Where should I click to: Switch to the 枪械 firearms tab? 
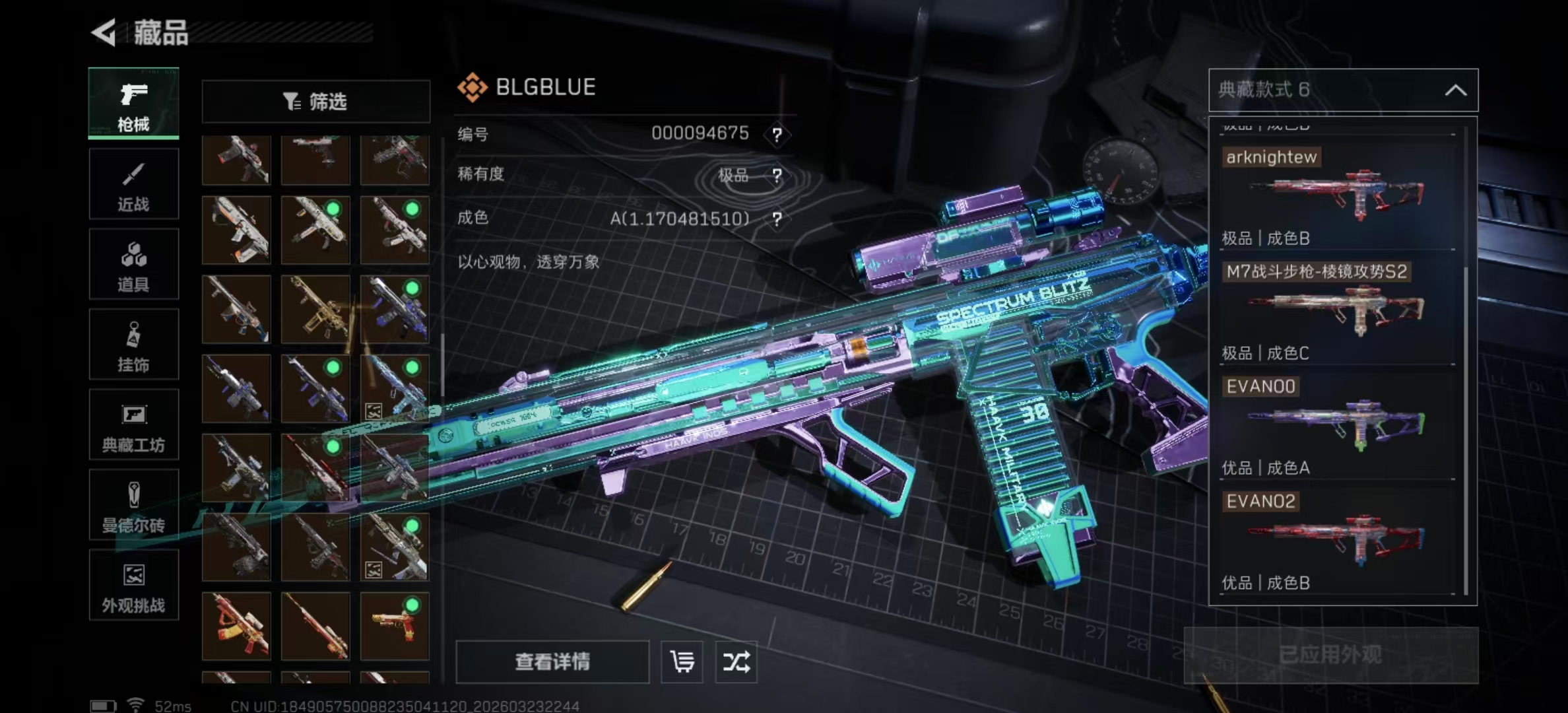133,104
